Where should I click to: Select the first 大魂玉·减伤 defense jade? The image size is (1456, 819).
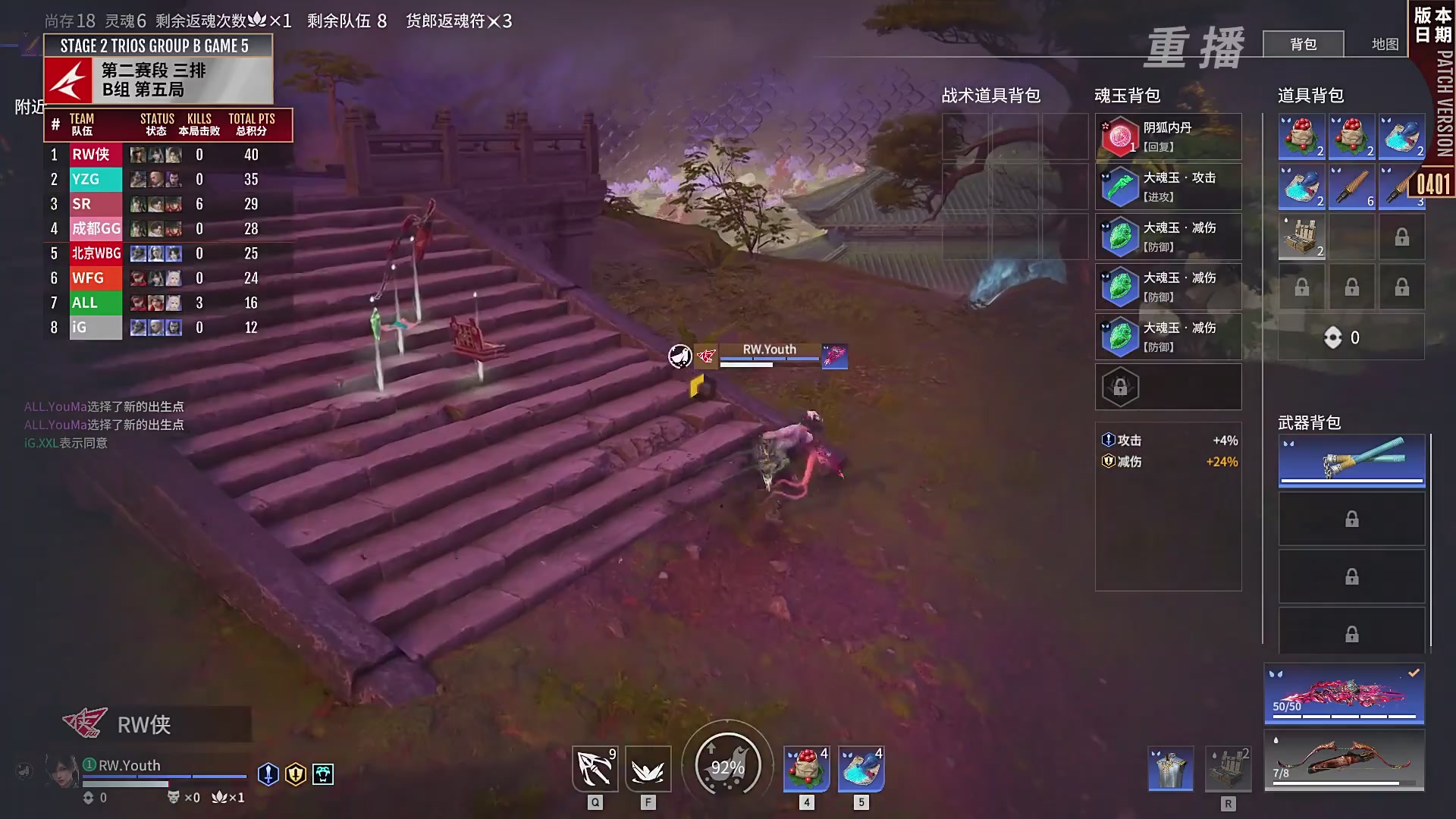1168,237
